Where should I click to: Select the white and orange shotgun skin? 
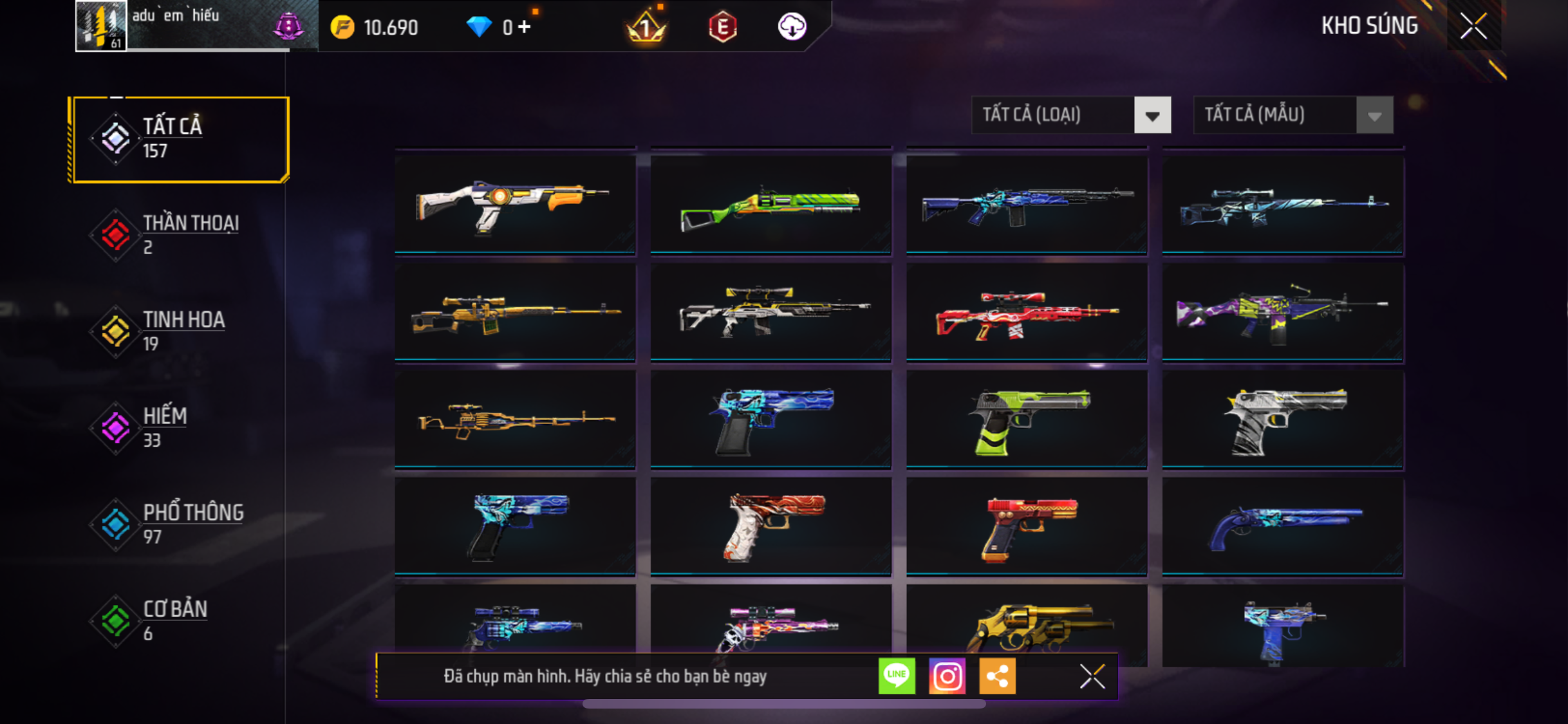[x=515, y=205]
